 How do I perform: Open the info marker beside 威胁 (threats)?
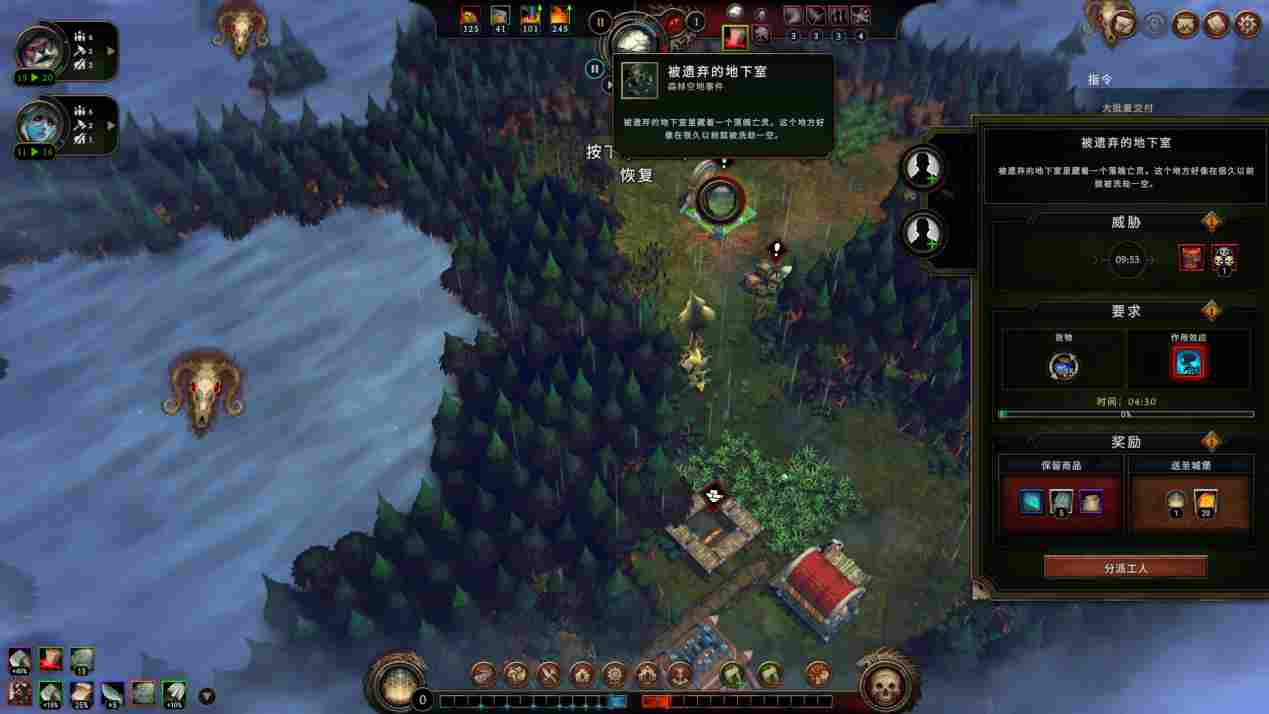point(1210,222)
